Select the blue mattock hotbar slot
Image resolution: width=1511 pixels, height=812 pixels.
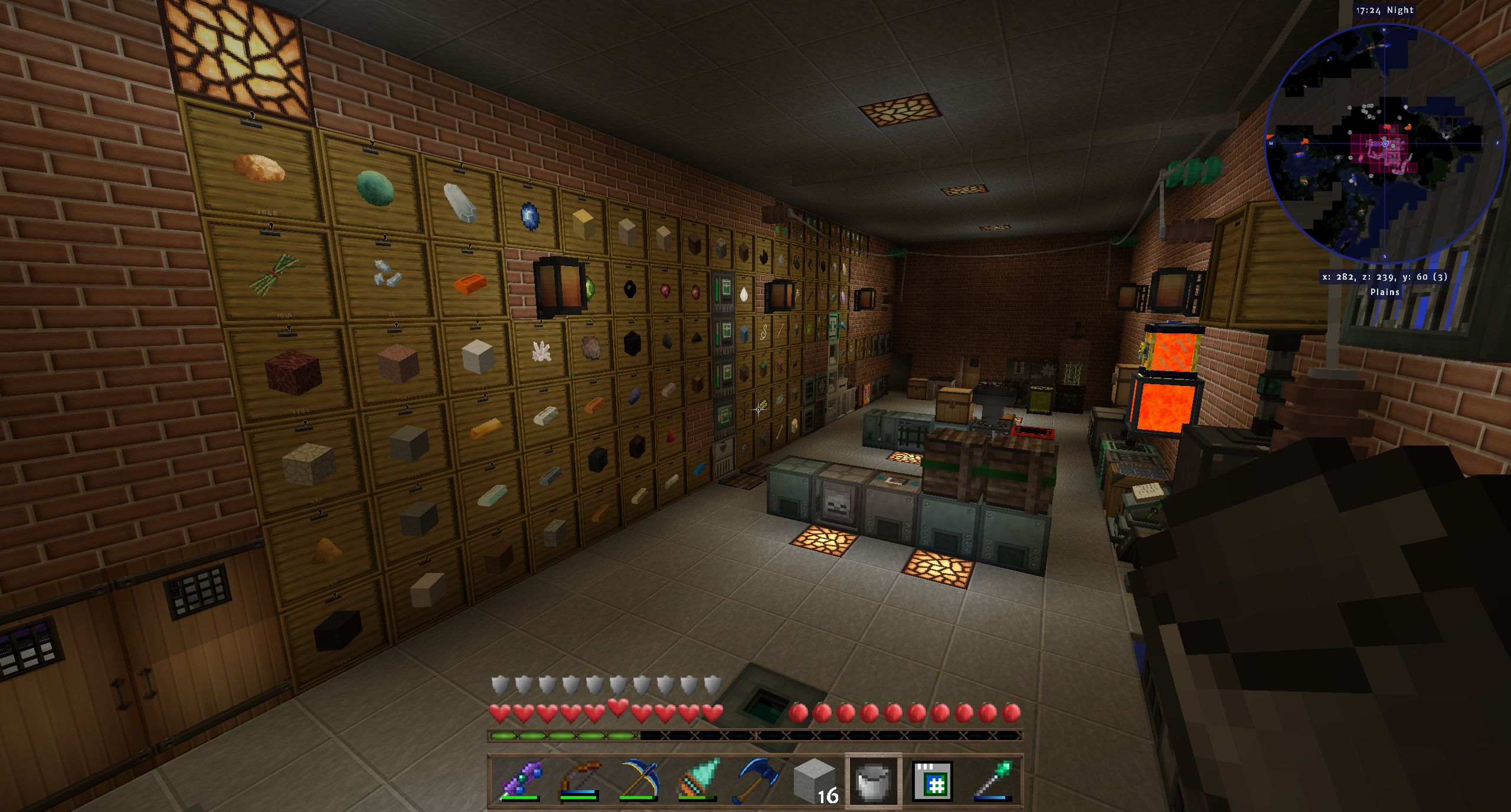(755, 780)
